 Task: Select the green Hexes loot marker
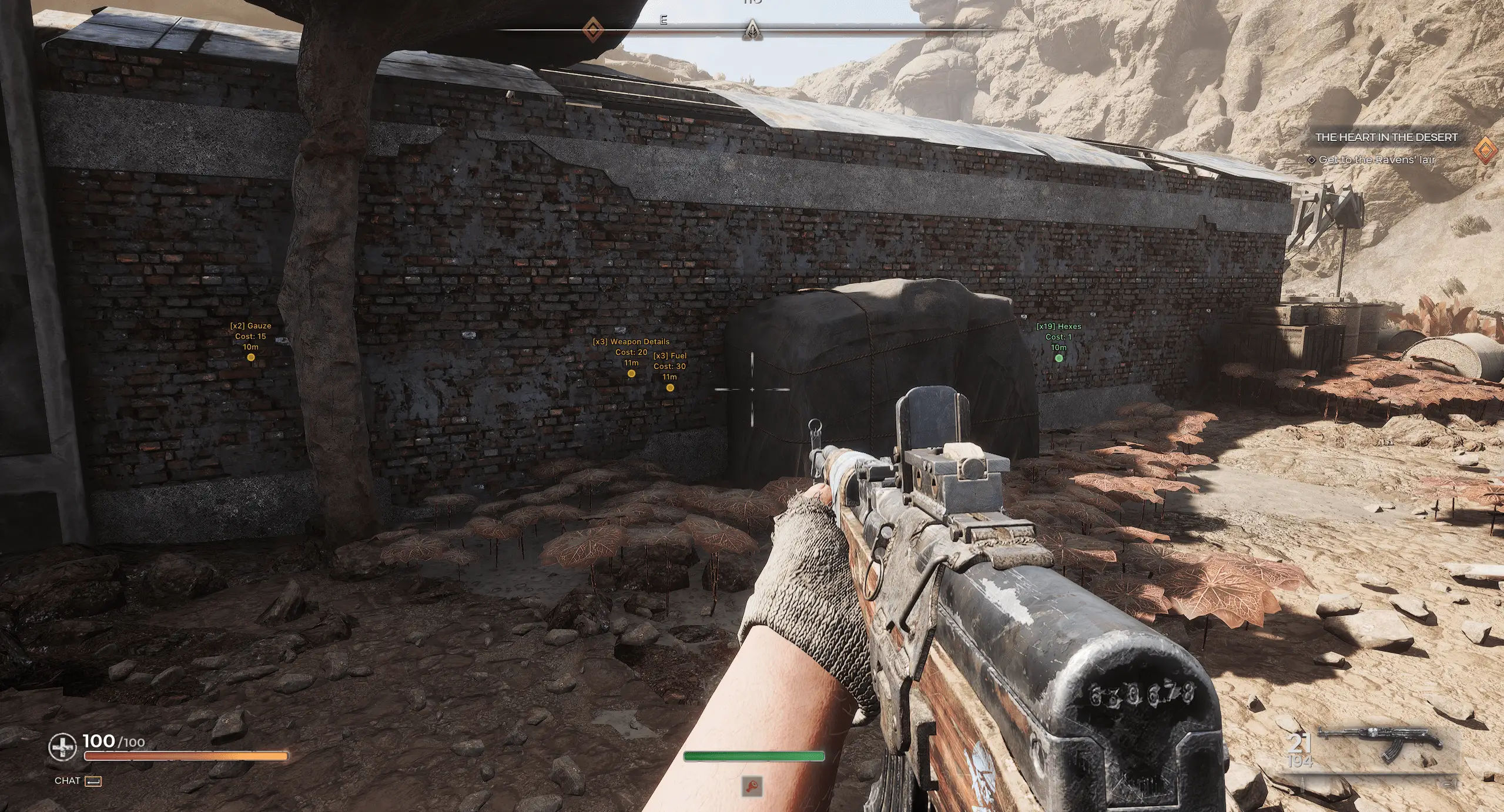1059,358
